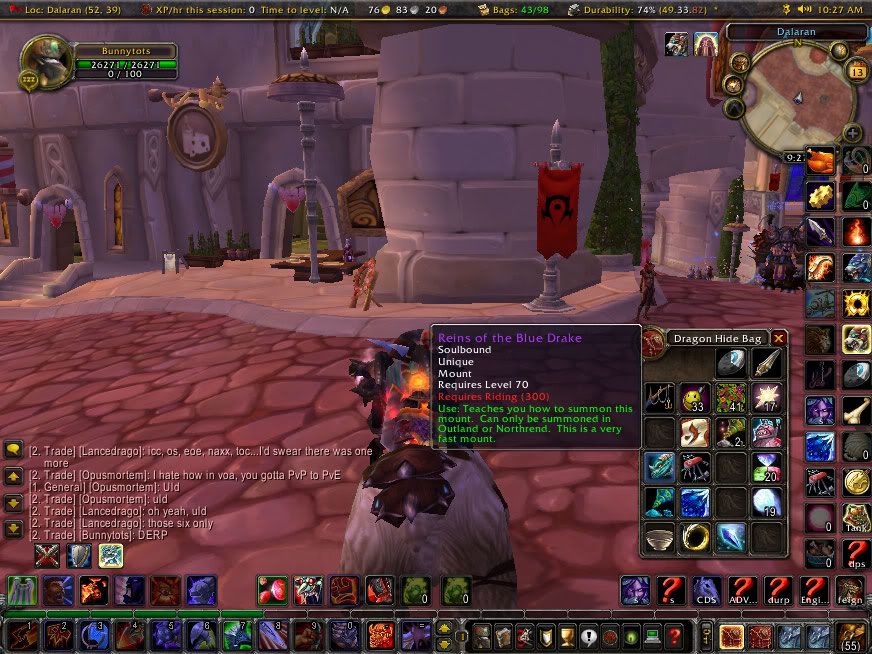Image resolution: width=872 pixels, height=654 pixels.
Task: Open the main backpack at bar's end
Action: pyautogui.click(x=852, y=635)
